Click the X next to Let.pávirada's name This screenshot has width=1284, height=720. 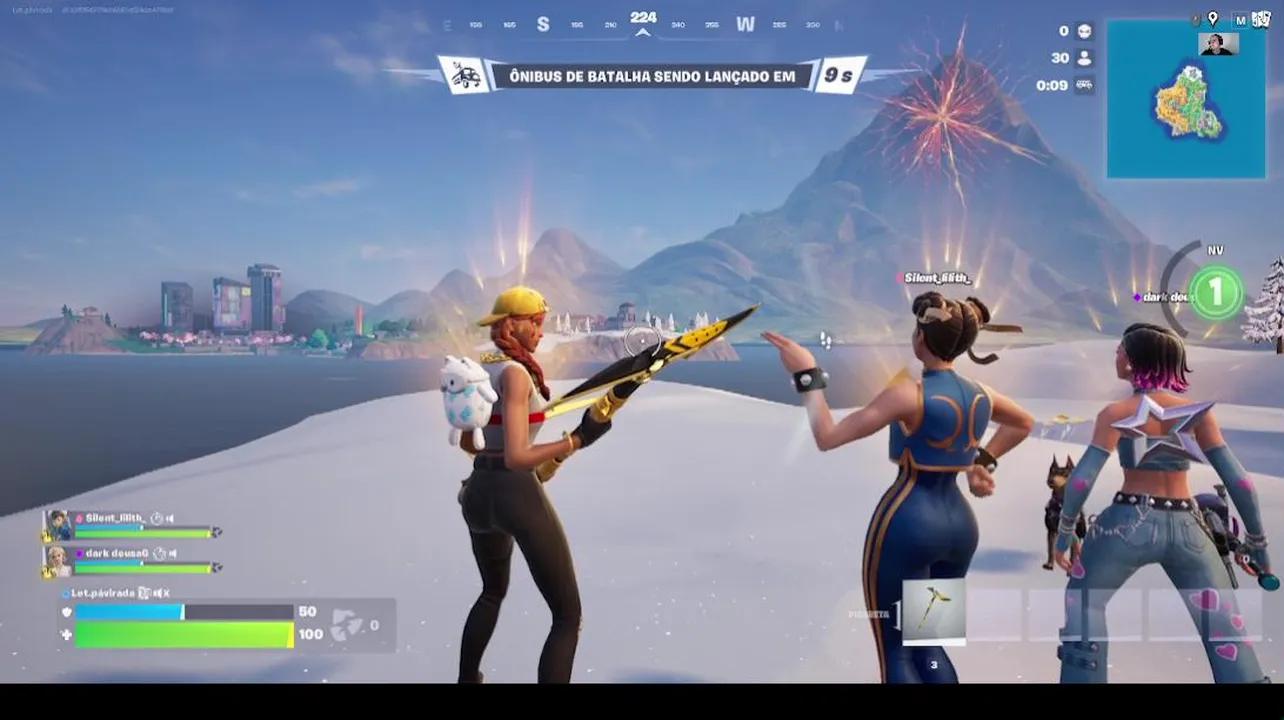(x=165, y=592)
